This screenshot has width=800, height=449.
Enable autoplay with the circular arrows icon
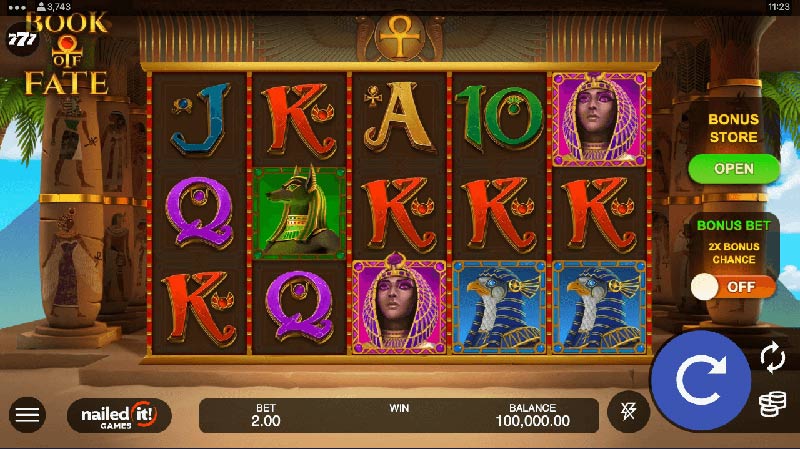[771, 356]
